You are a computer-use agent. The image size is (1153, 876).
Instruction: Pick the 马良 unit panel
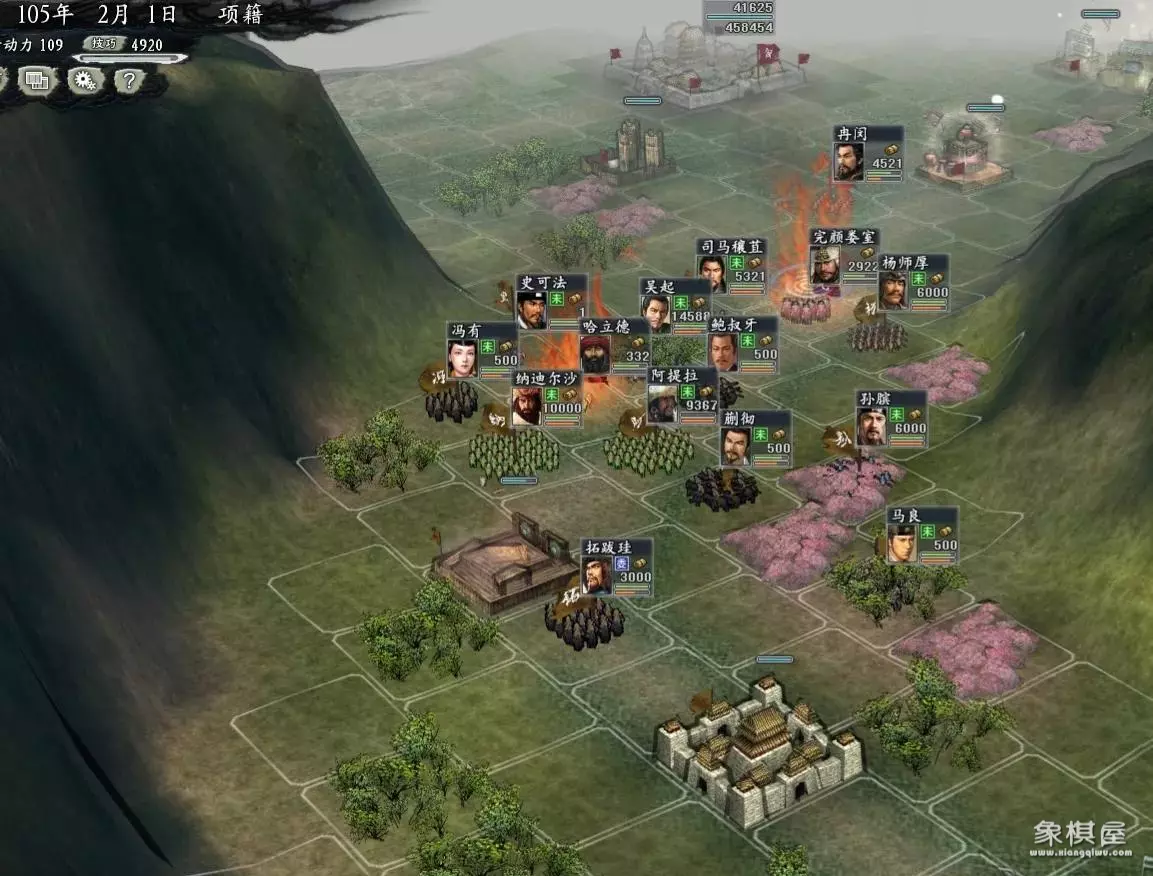pyautogui.click(x=922, y=535)
